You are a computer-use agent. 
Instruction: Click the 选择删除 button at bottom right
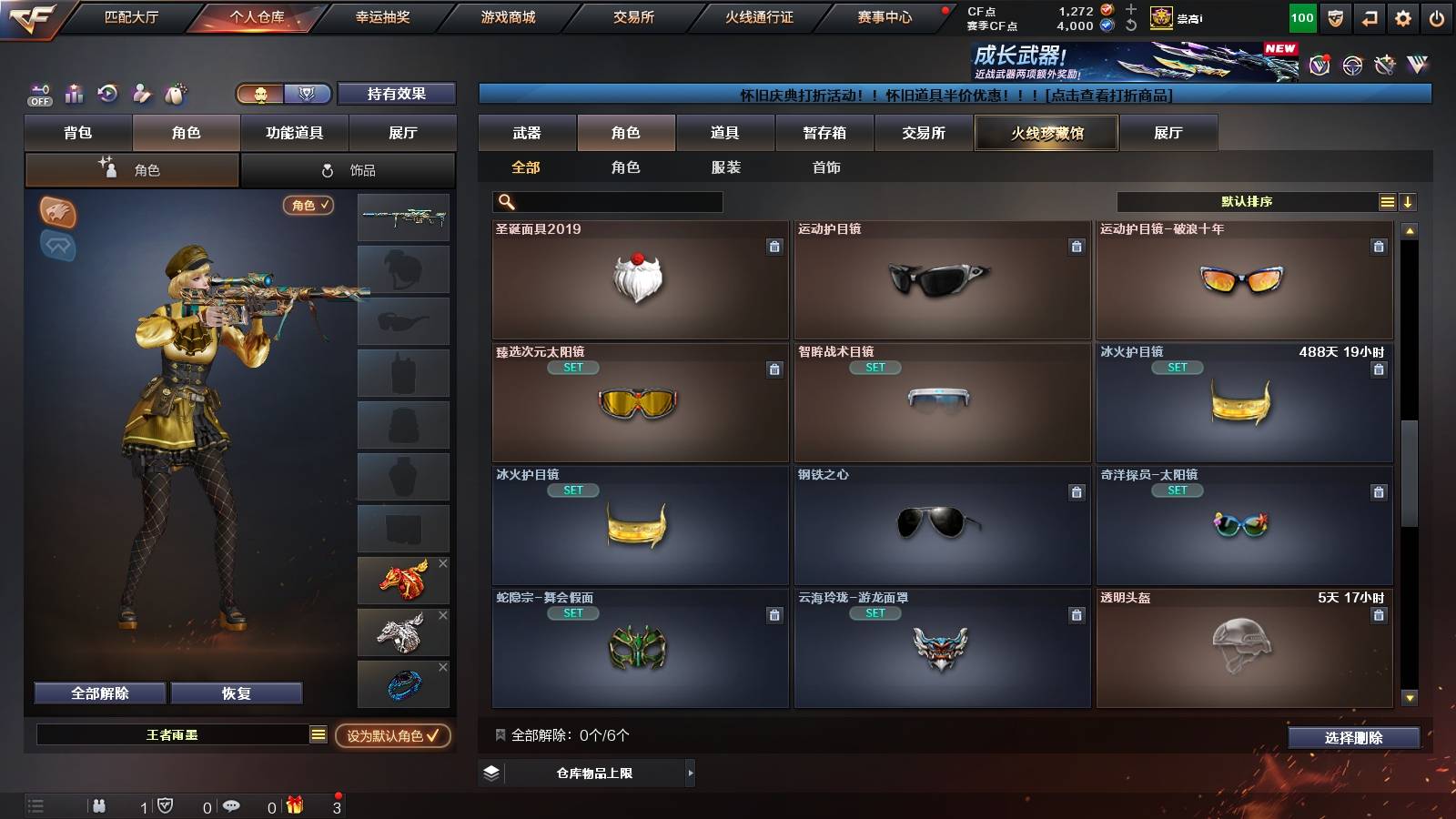coord(1352,738)
